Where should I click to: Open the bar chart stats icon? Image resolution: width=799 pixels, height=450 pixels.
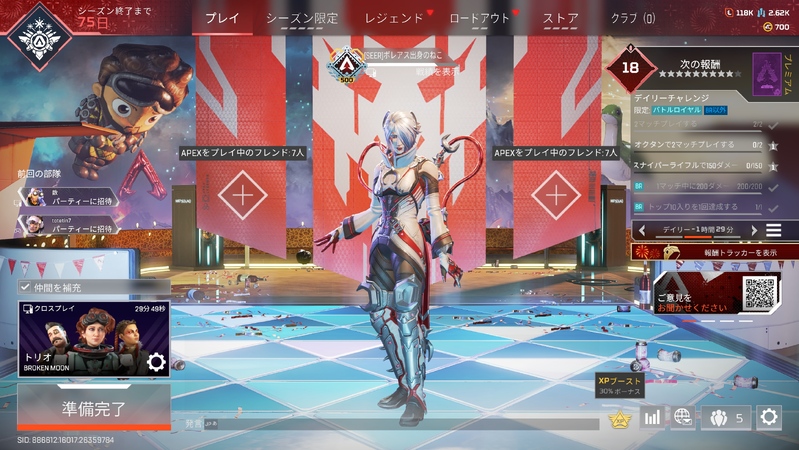coord(653,417)
